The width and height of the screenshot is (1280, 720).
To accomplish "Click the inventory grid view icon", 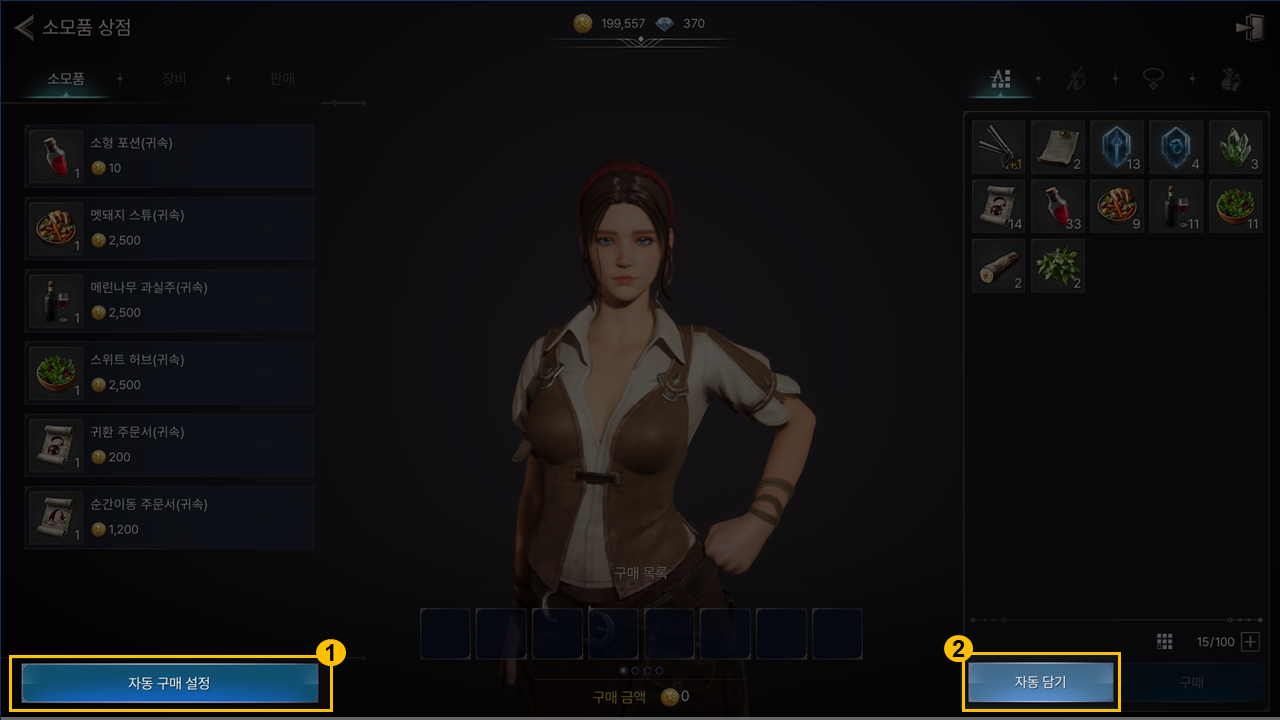I will click(x=1164, y=642).
